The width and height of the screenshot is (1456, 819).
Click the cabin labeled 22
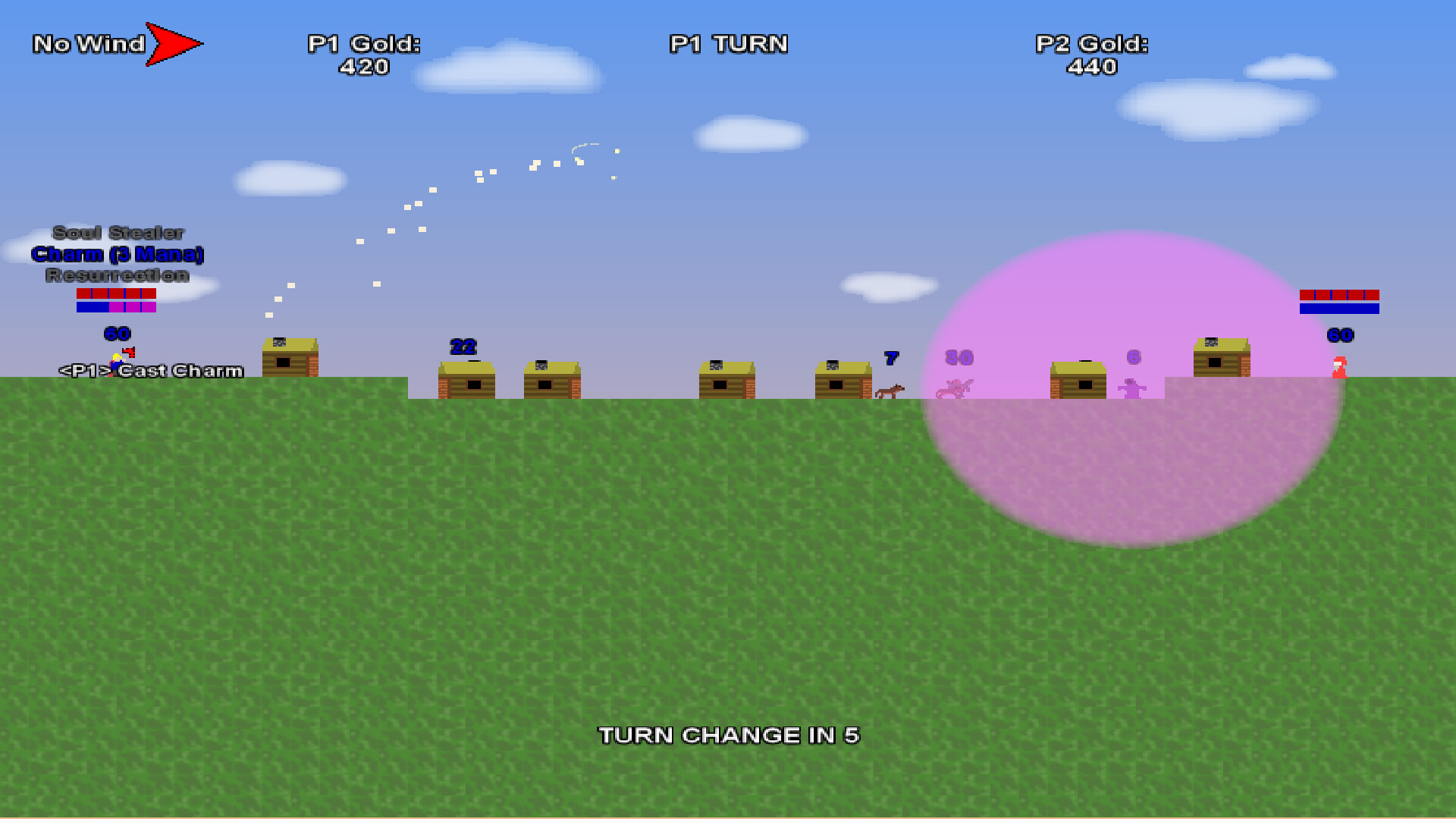(x=466, y=383)
